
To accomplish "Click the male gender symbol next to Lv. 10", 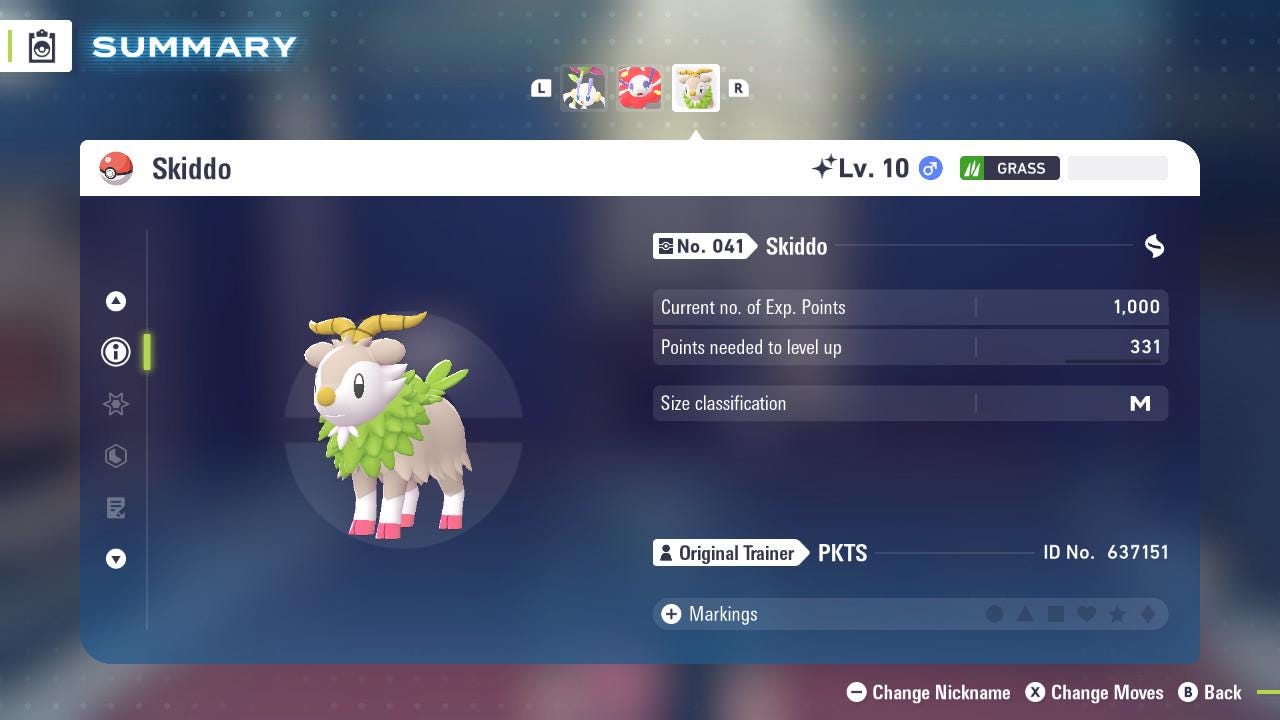I will (x=929, y=168).
